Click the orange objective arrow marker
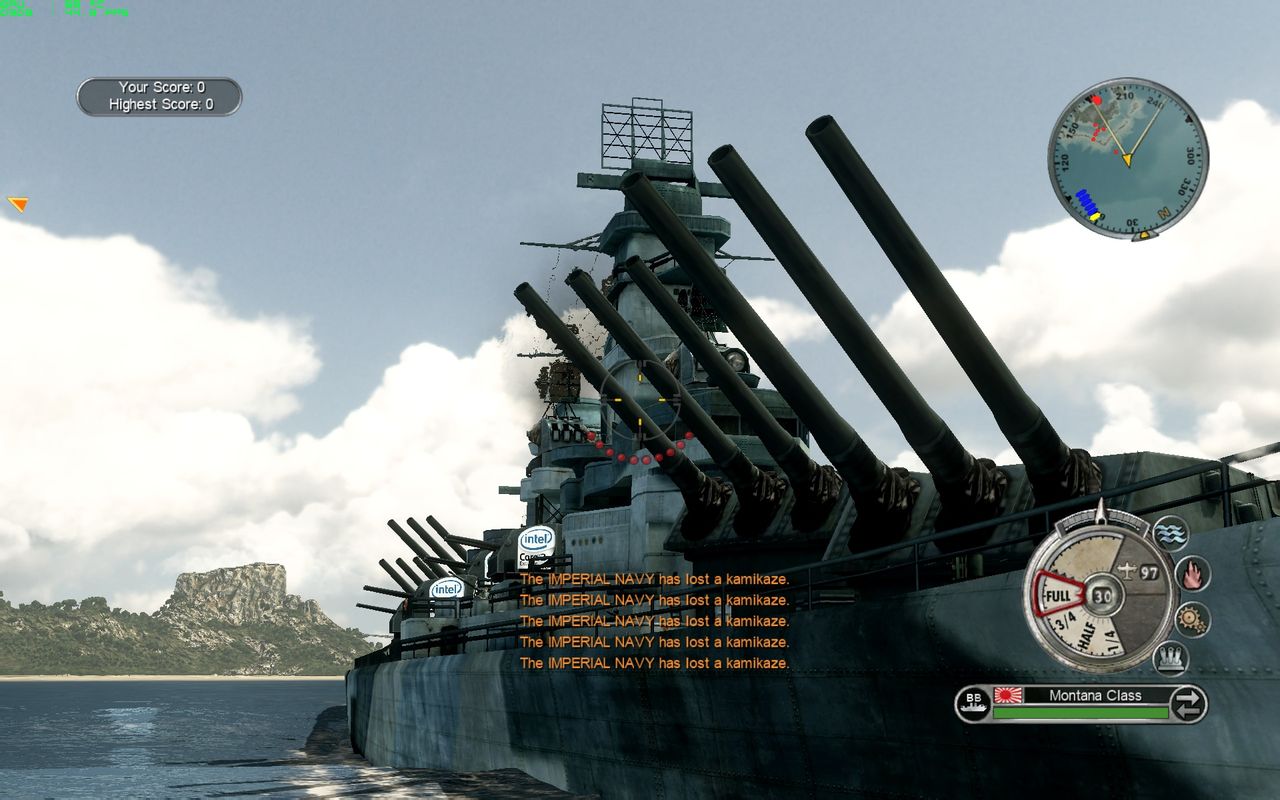The image size is (1280, 800). (x=18, y=204)
